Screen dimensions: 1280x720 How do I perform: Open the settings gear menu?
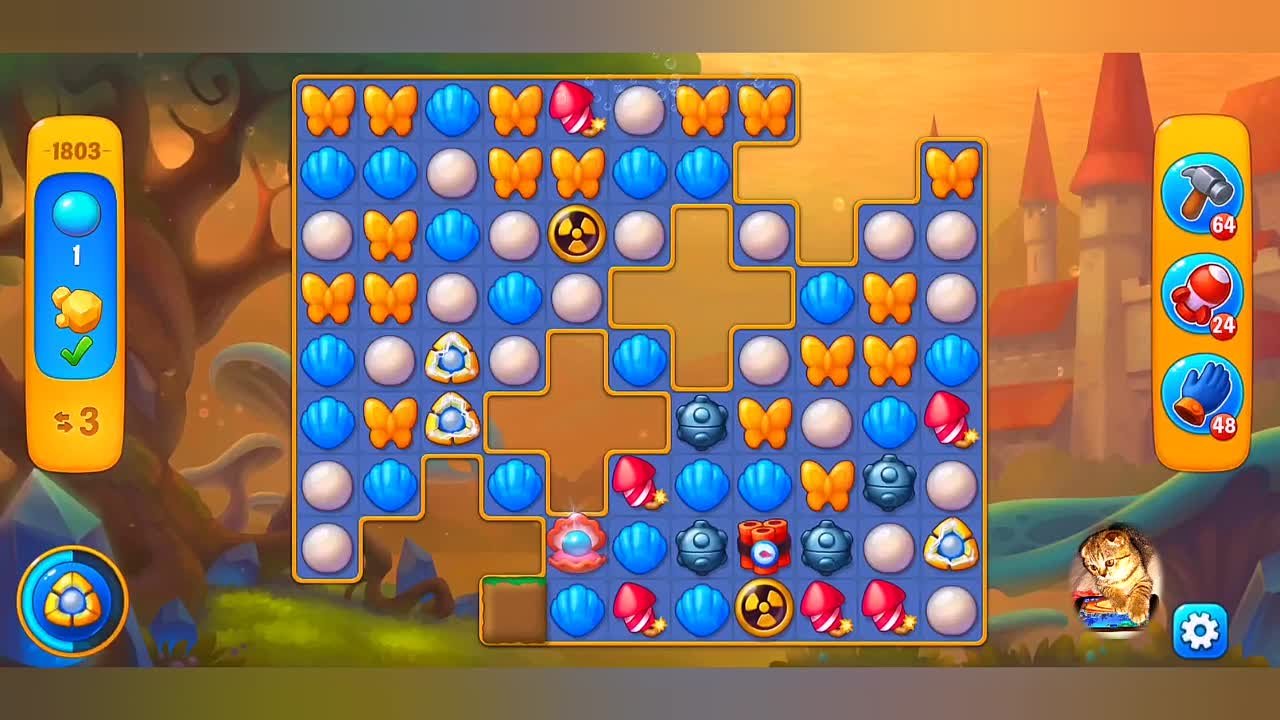[1199, 630]
